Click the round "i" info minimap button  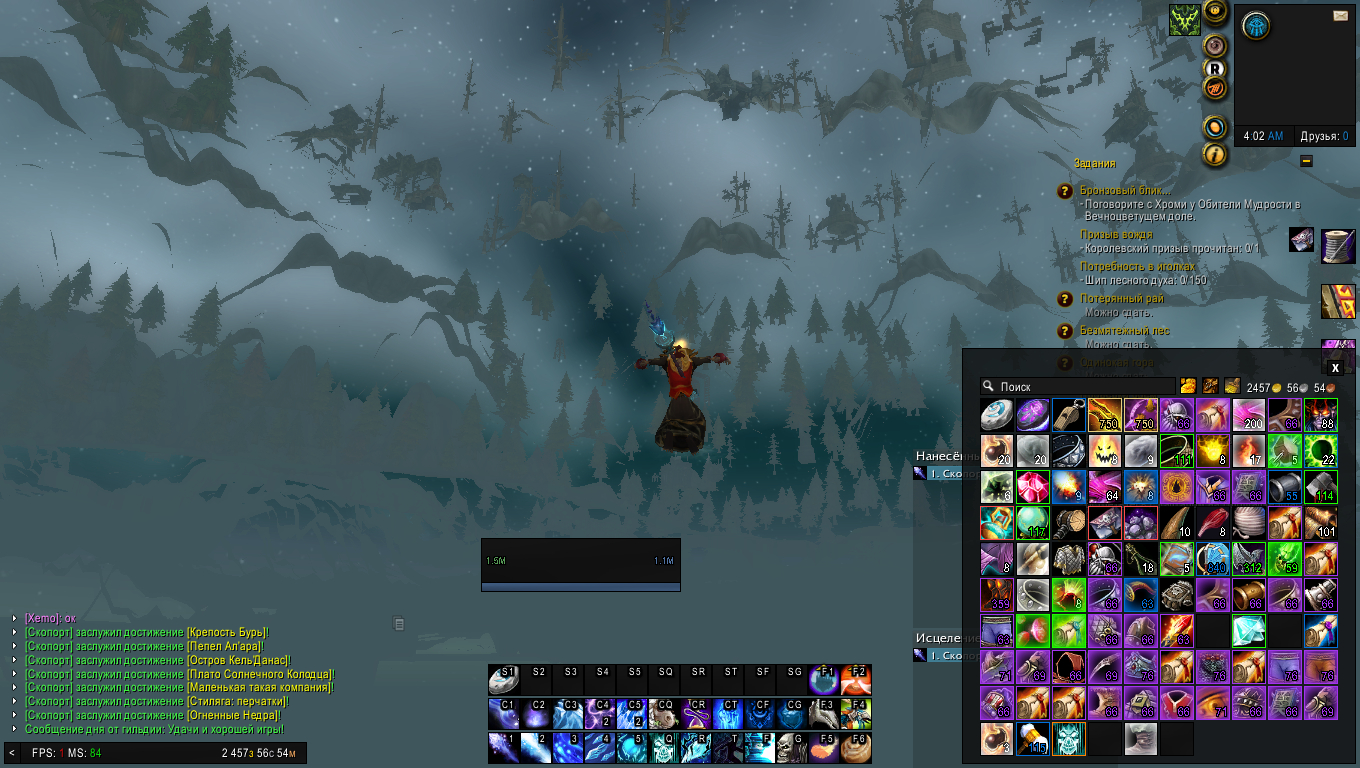(x=1215, y=154)
